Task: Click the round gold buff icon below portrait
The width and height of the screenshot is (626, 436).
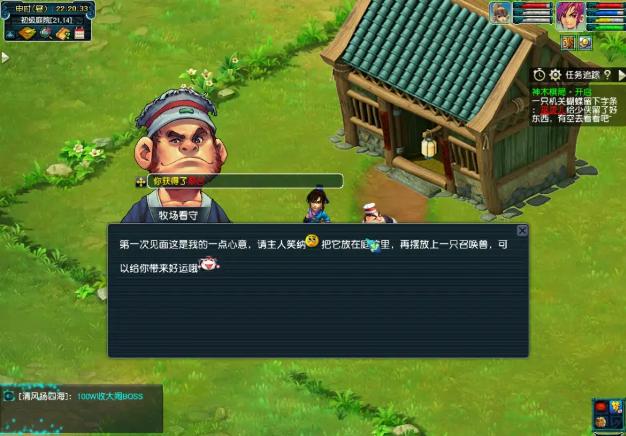Action: [585, 42]
